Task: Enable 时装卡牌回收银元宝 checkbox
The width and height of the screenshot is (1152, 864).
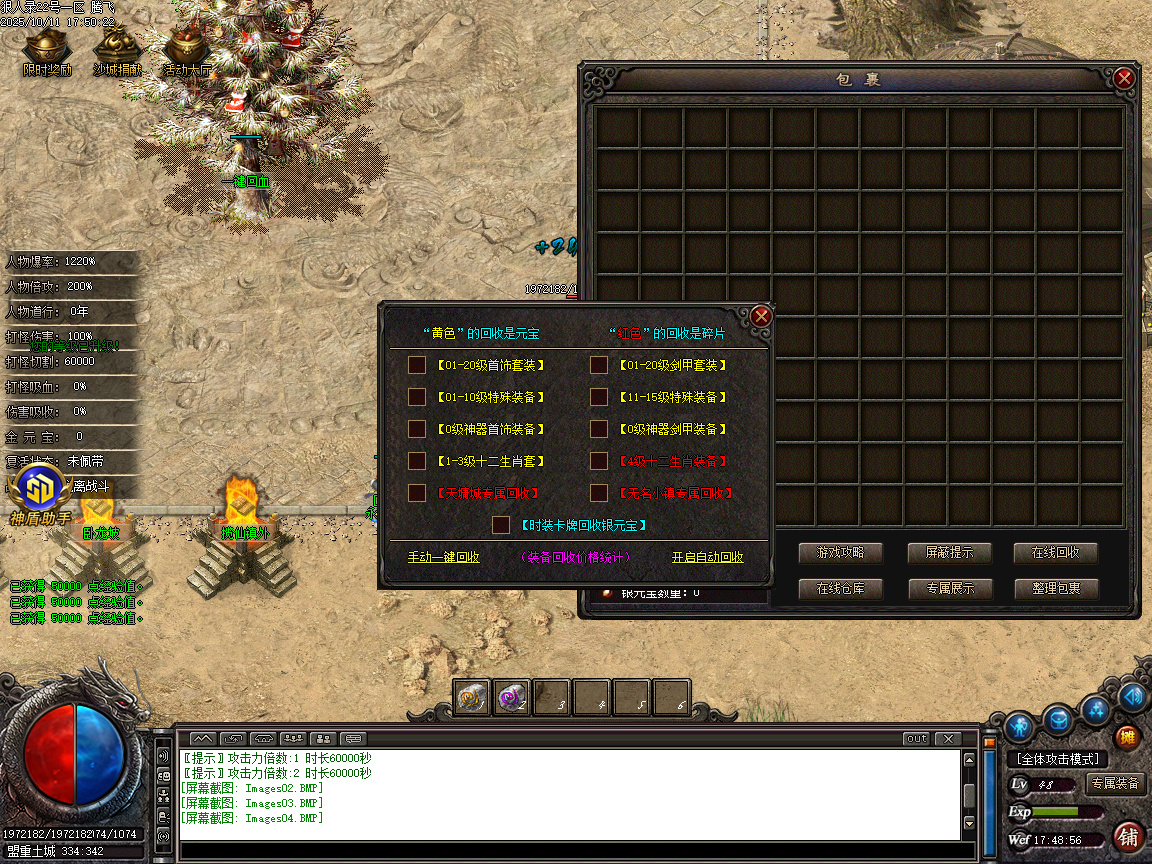Action: click(x=502, y=525)
